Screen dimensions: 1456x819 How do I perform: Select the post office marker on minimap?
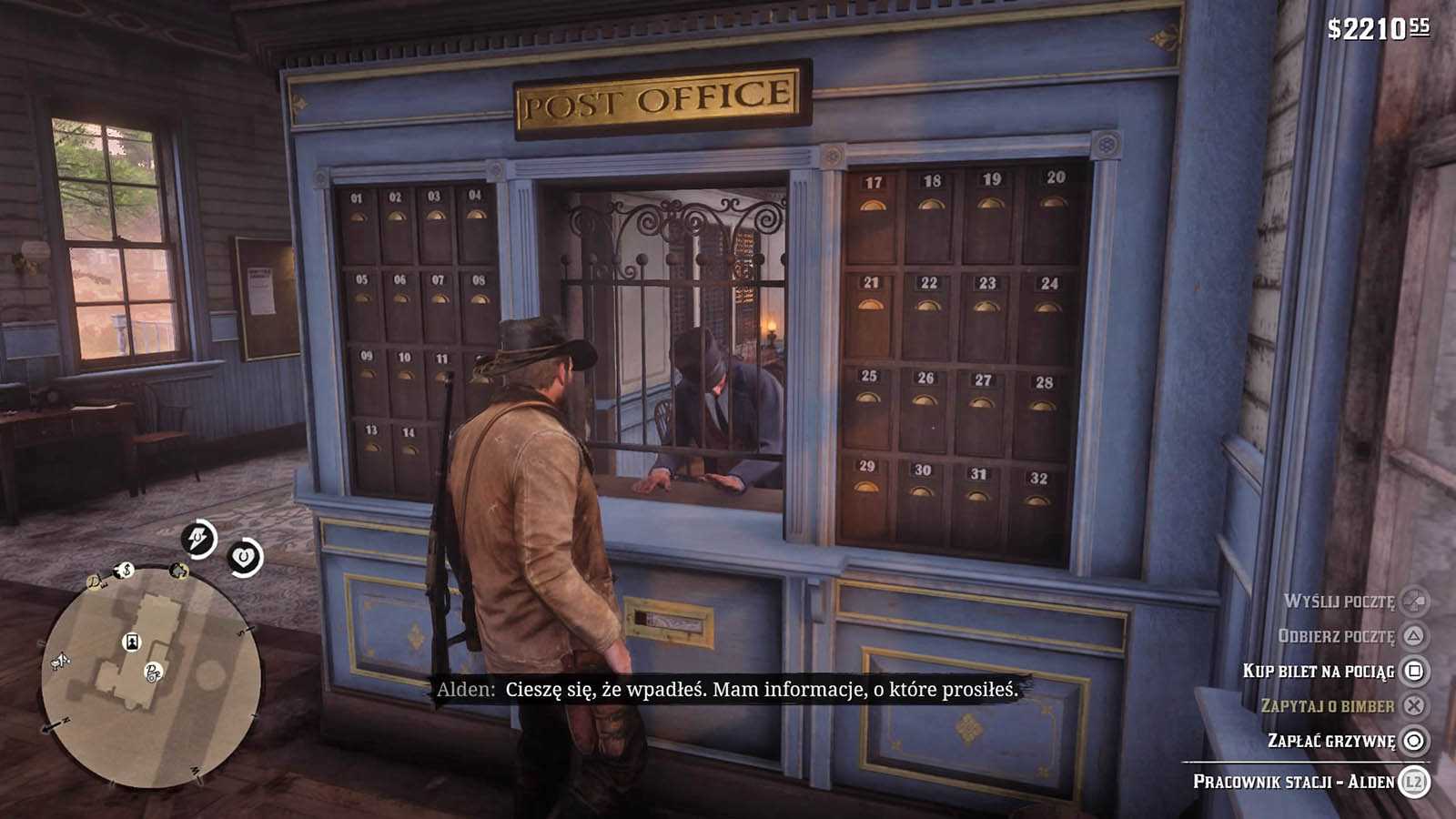pyautogui.click(x=154, y=672)
